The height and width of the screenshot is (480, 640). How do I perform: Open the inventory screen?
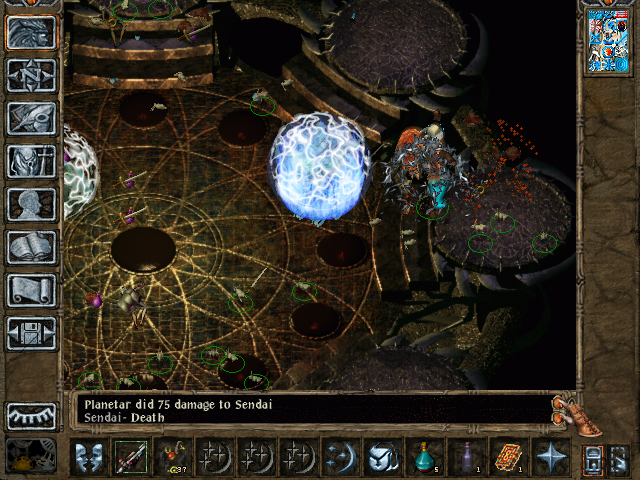tap(31, 161)
